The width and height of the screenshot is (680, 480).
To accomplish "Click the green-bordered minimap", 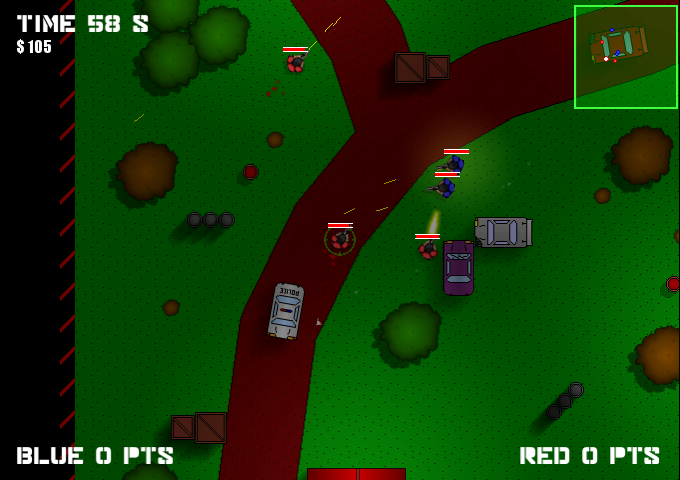I will [625, 56].
